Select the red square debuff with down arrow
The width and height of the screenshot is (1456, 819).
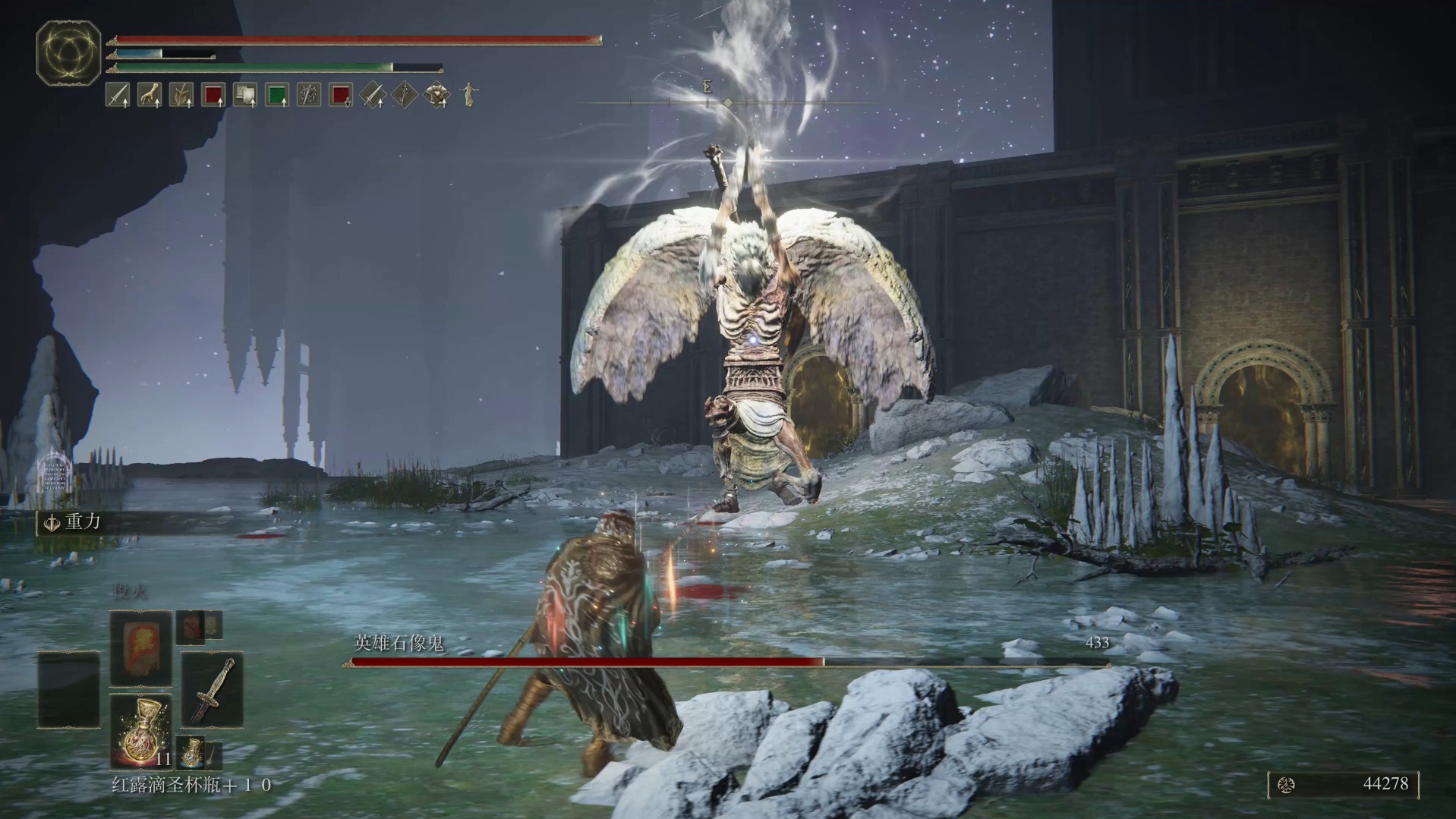point(341,95)
